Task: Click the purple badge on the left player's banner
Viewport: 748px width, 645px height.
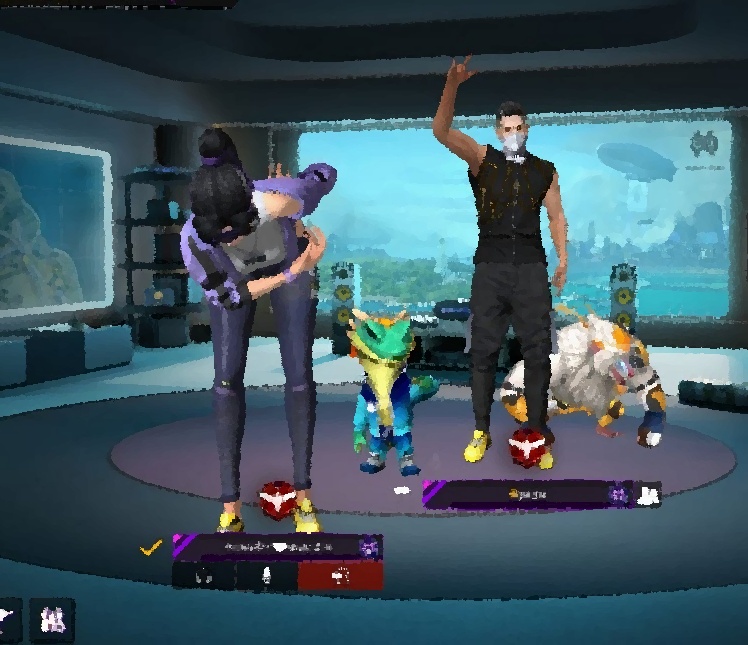Action: pos(369,547)
